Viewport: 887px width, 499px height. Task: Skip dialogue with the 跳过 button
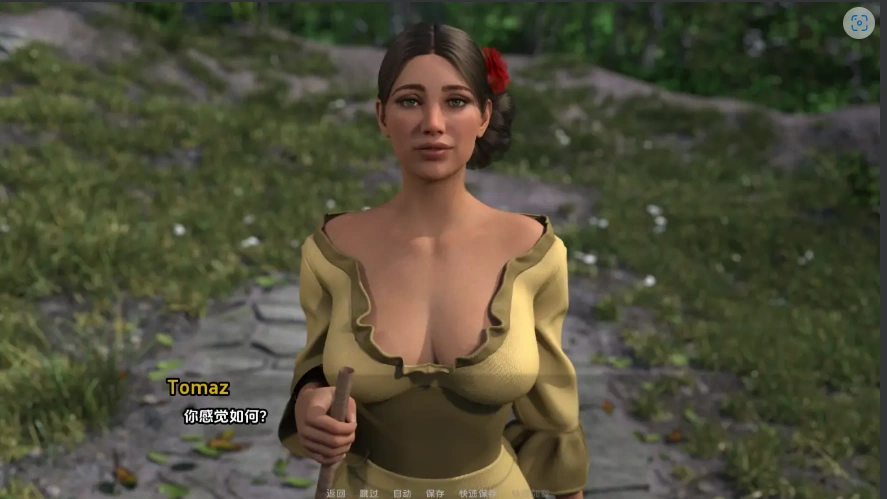[369, 493]
